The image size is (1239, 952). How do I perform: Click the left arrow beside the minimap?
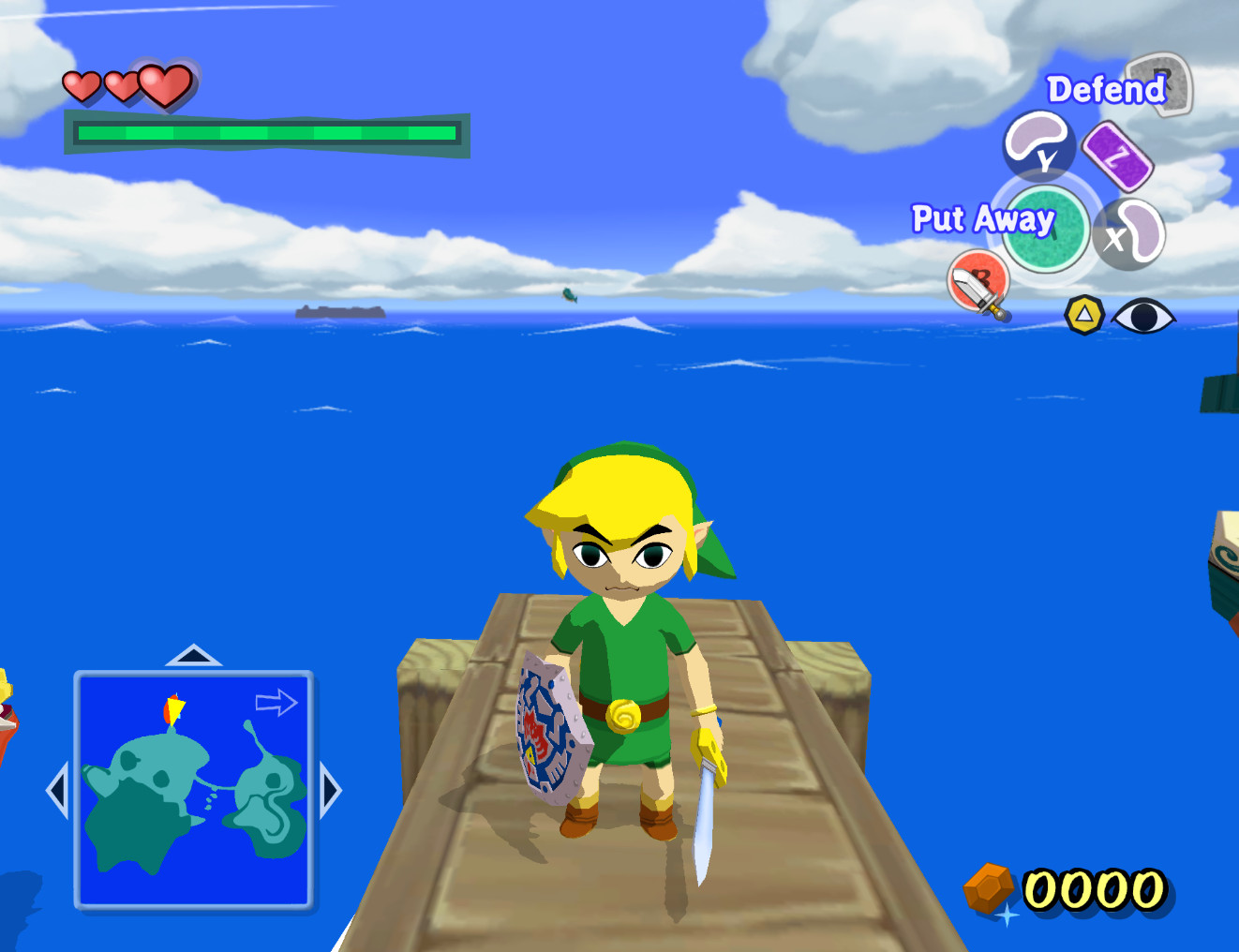[58, 792]
